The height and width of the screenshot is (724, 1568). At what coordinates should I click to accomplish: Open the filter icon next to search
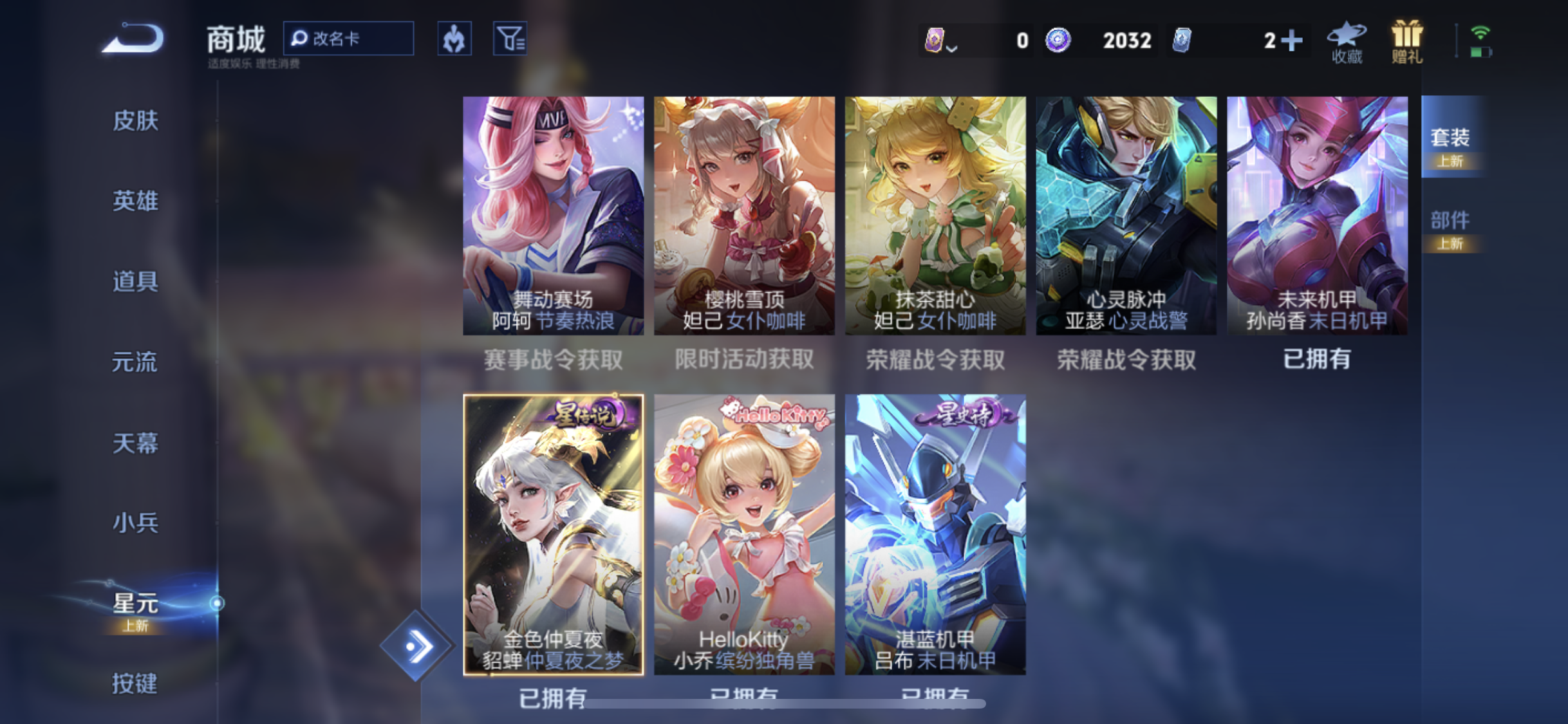509,38
